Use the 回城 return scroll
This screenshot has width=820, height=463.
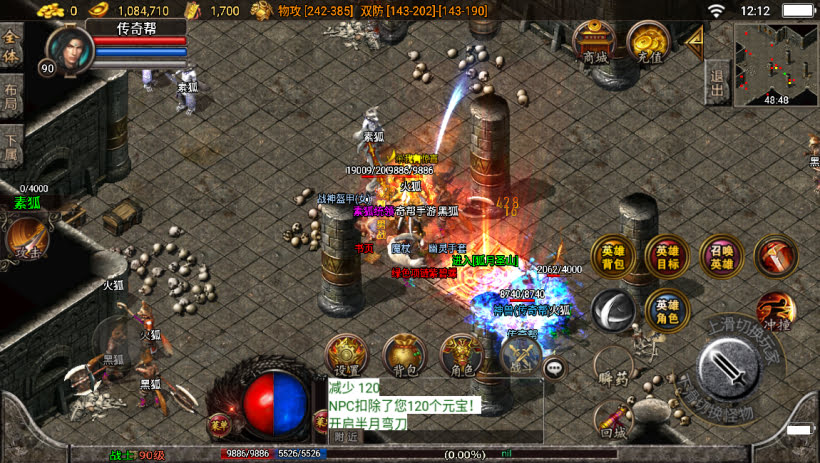coord(612,420)
